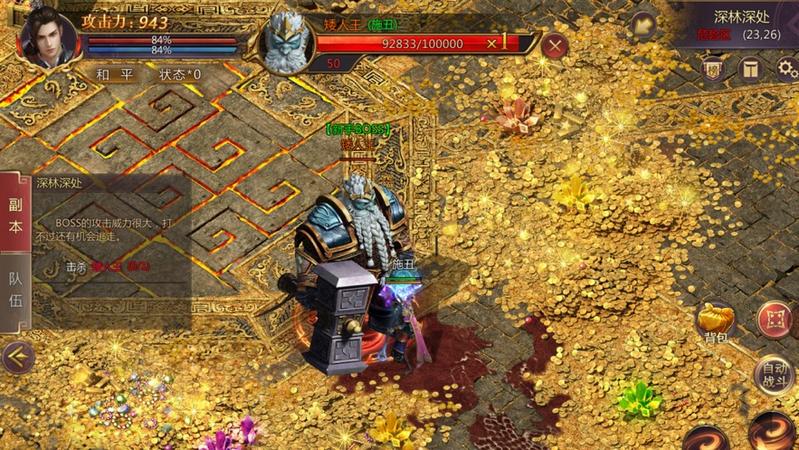Open the shield-shaped icon under the map name
This screenshot has height=450, width=799.
(713, 68)
